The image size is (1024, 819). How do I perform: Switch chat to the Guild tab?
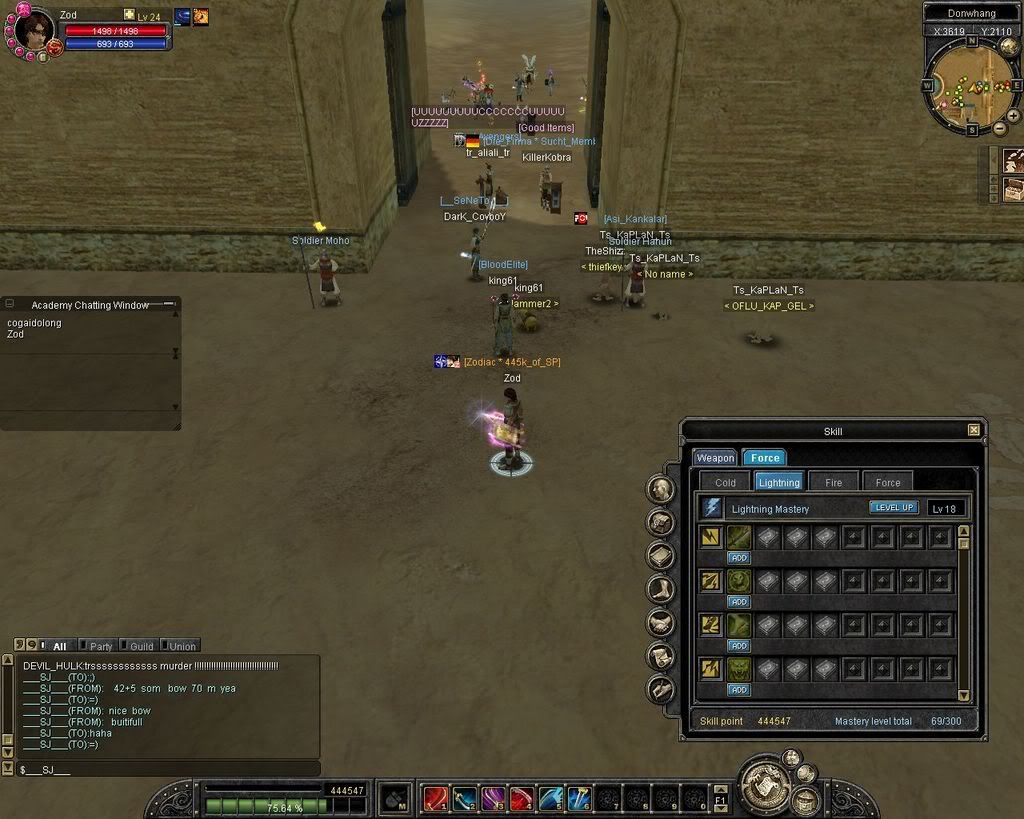coord(142,646)
